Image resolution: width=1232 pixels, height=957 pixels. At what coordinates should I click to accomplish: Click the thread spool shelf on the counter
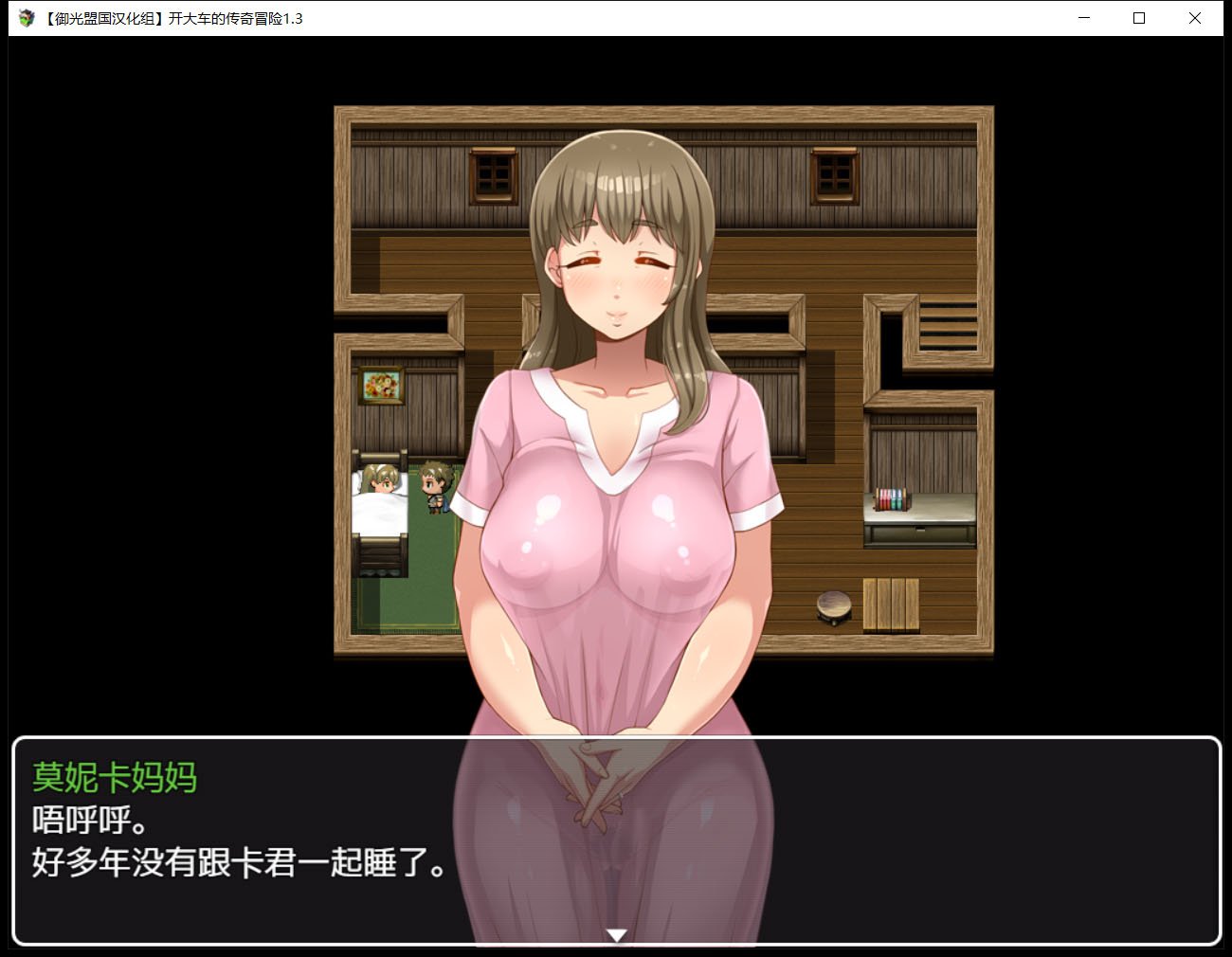(889, 497)
